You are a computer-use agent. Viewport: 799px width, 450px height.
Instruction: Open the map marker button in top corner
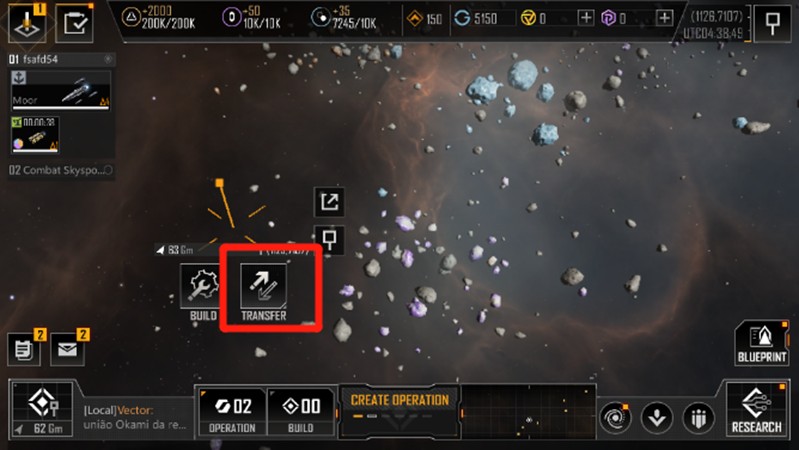(772, 22)
